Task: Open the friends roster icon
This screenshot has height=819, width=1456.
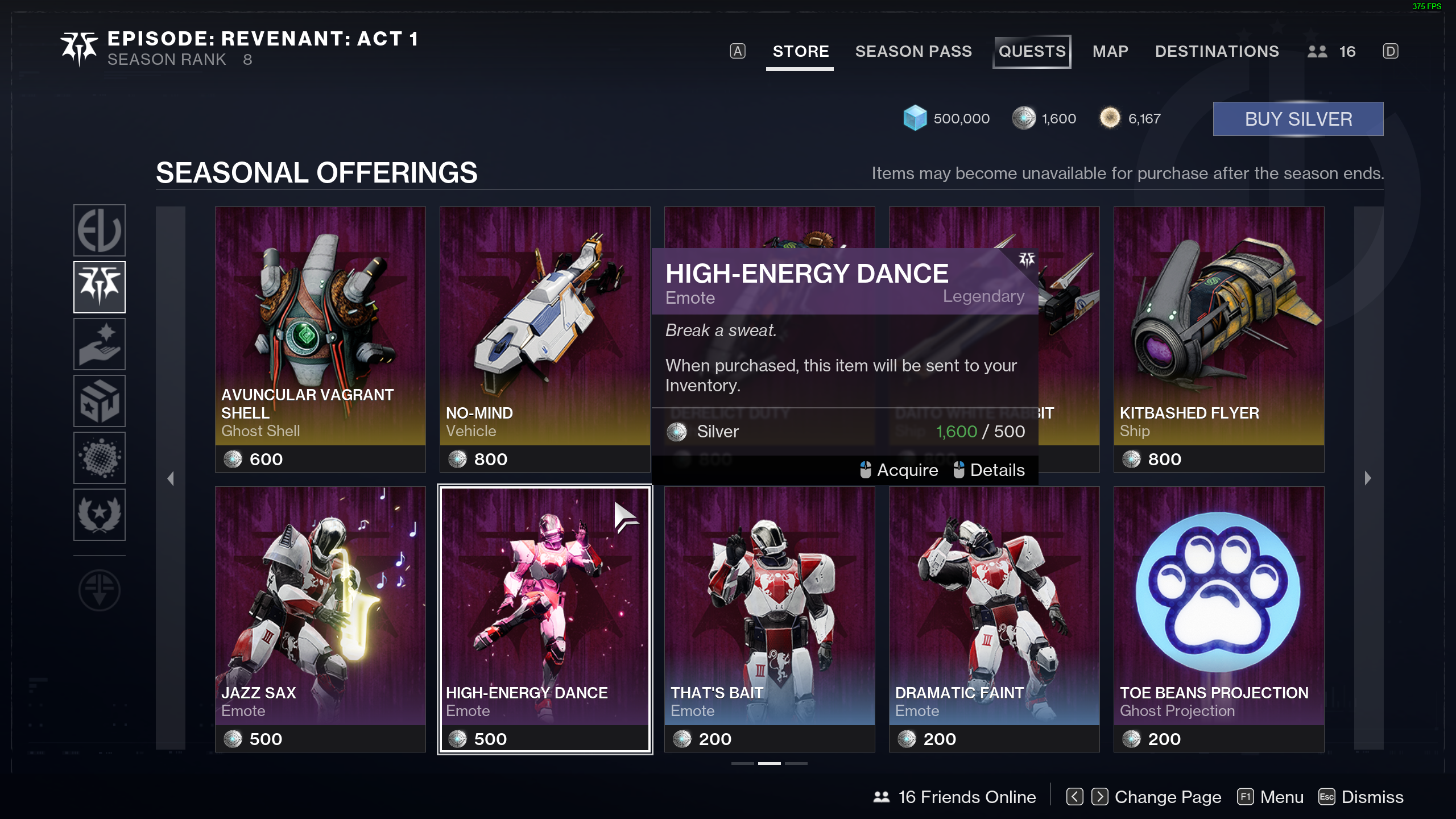Action: 1317,52
